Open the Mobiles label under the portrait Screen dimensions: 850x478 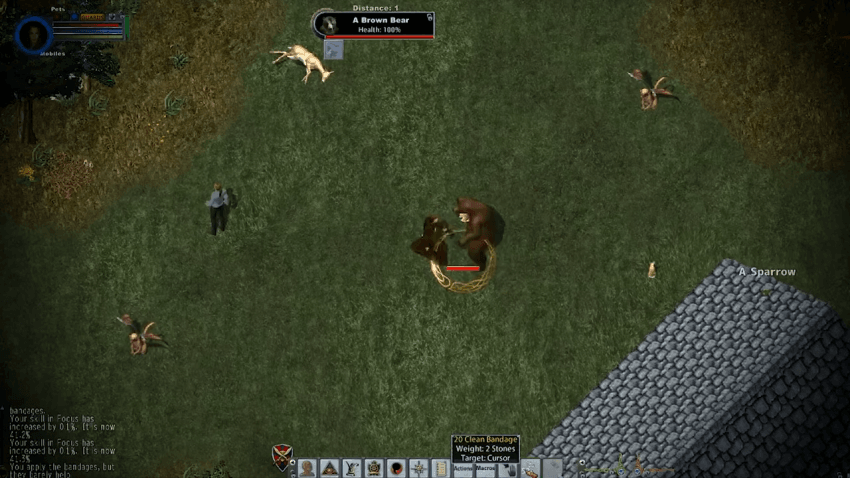(52, 54)
